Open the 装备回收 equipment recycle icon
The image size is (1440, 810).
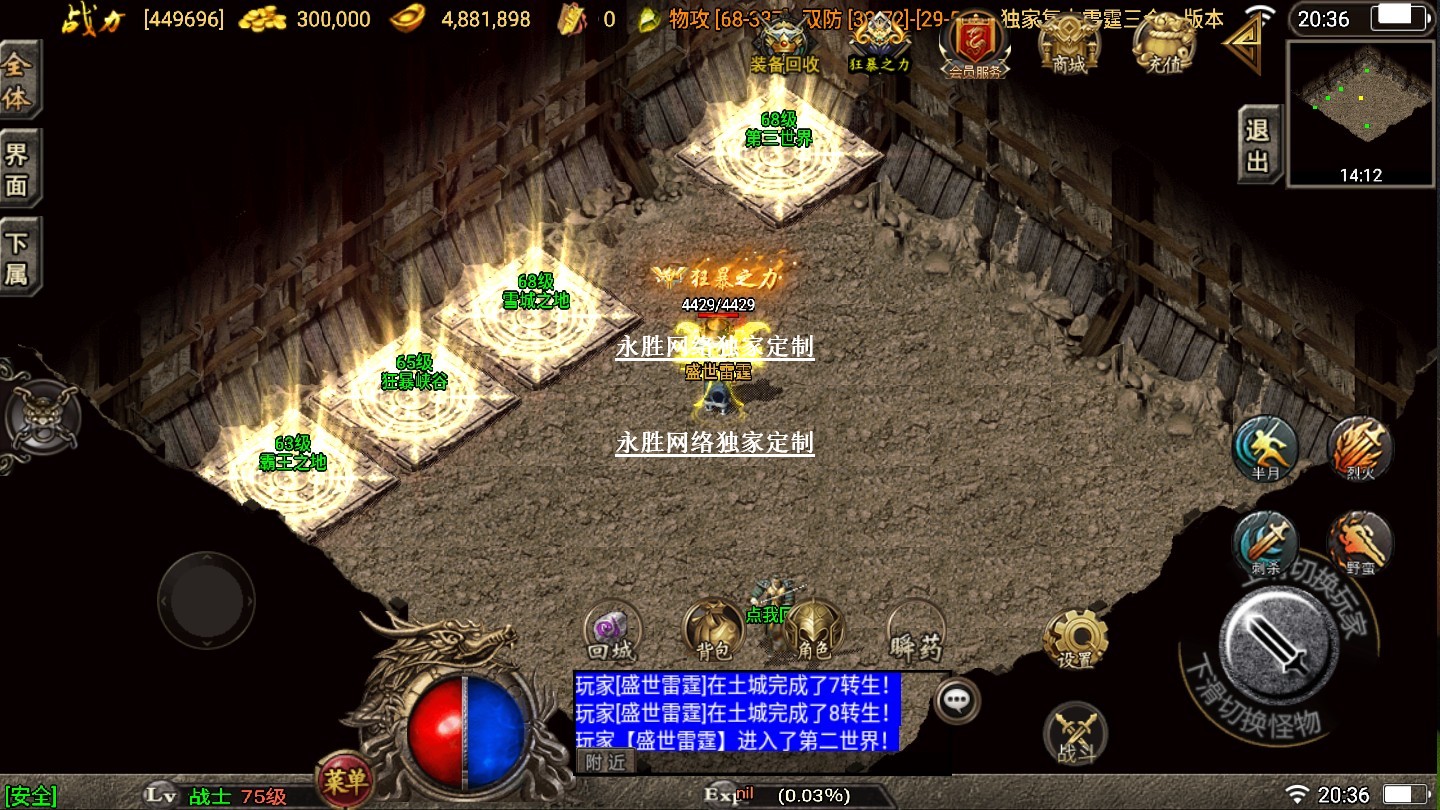coord(785,45)
